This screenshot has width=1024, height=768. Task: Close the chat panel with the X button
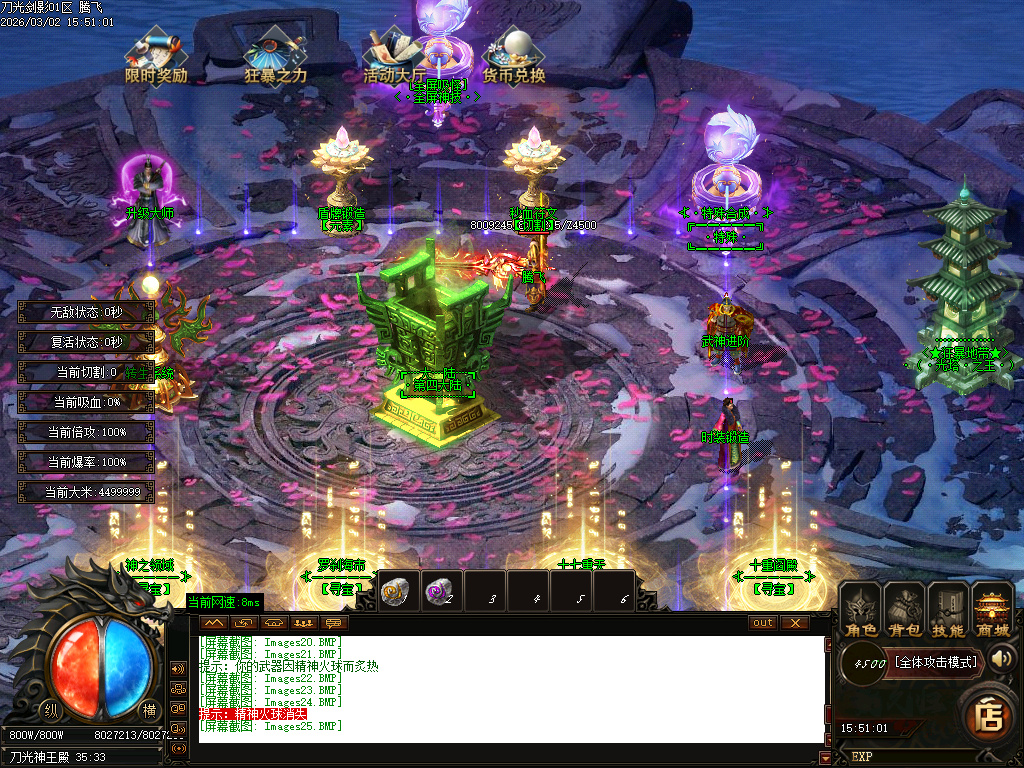(795, 622)
